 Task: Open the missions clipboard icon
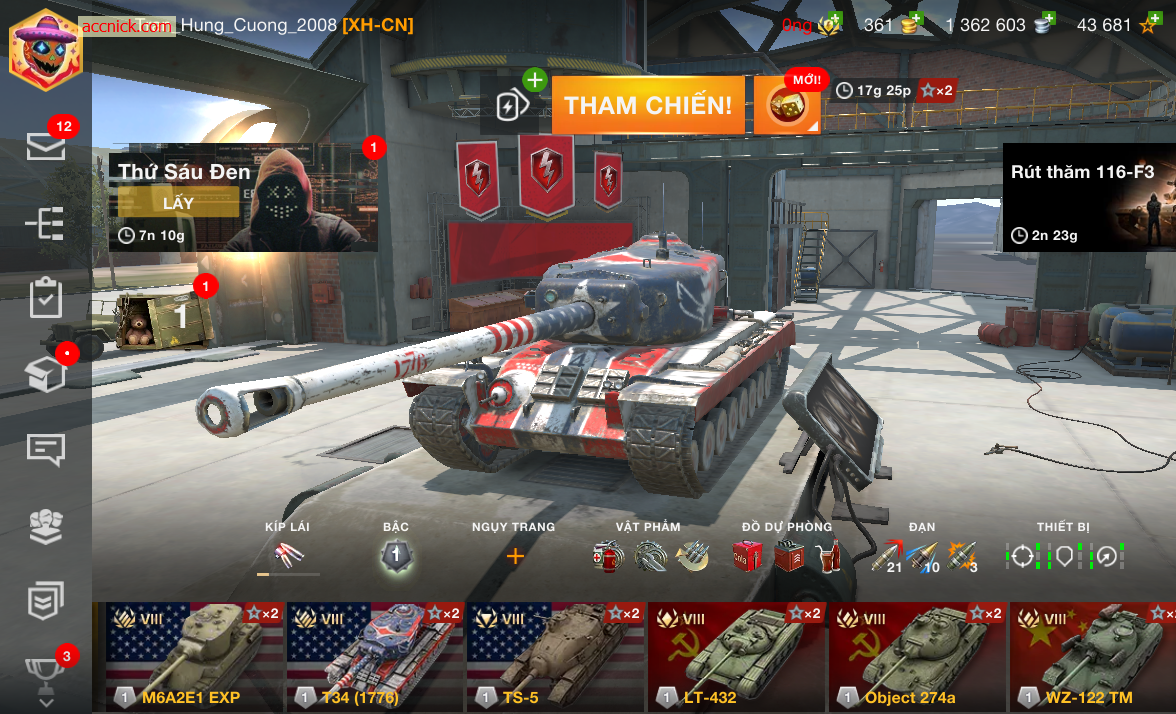[x=46, y=298]
